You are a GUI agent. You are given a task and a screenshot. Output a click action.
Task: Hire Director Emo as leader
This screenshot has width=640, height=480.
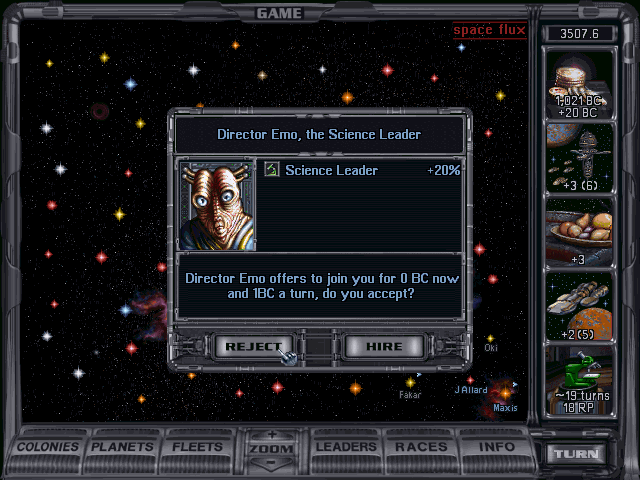[385, 346]
